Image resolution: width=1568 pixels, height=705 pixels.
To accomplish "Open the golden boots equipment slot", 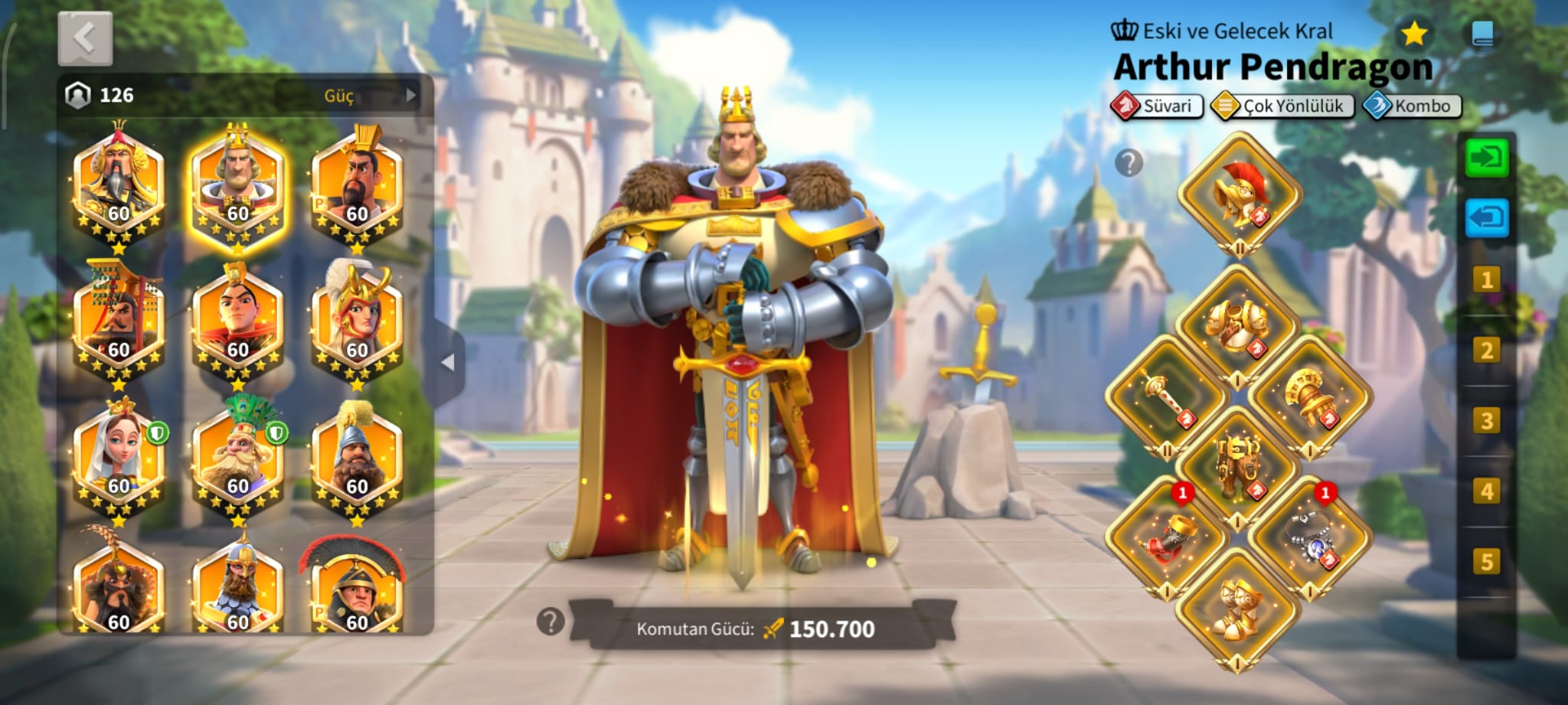I will pyautogui.click(x=1237, y=609).
